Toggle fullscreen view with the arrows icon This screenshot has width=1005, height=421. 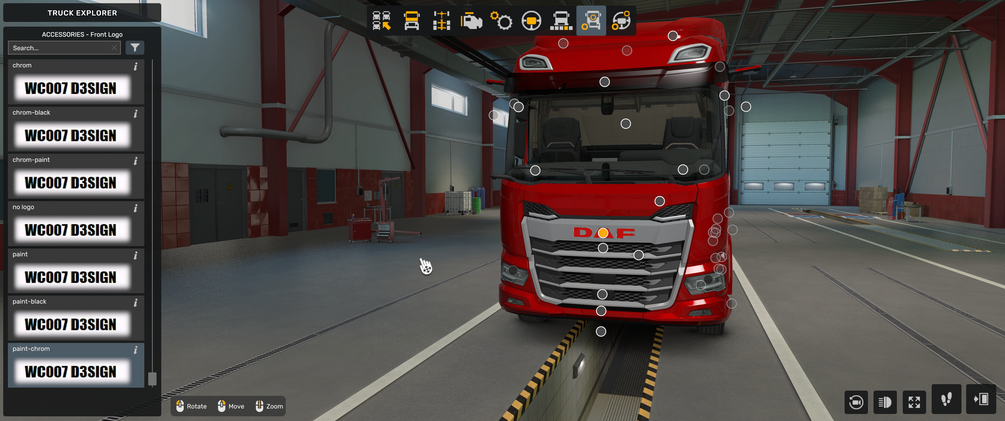point(914,402)
